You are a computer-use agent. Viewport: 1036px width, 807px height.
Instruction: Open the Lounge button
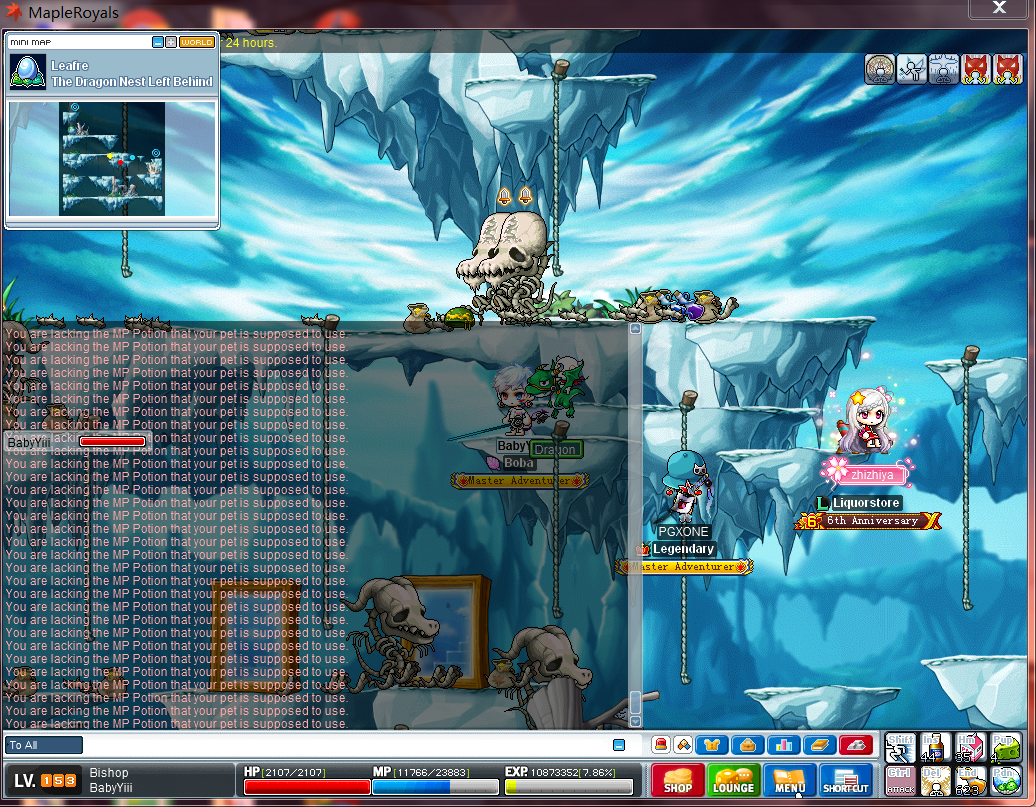click(x=733, y=780)
